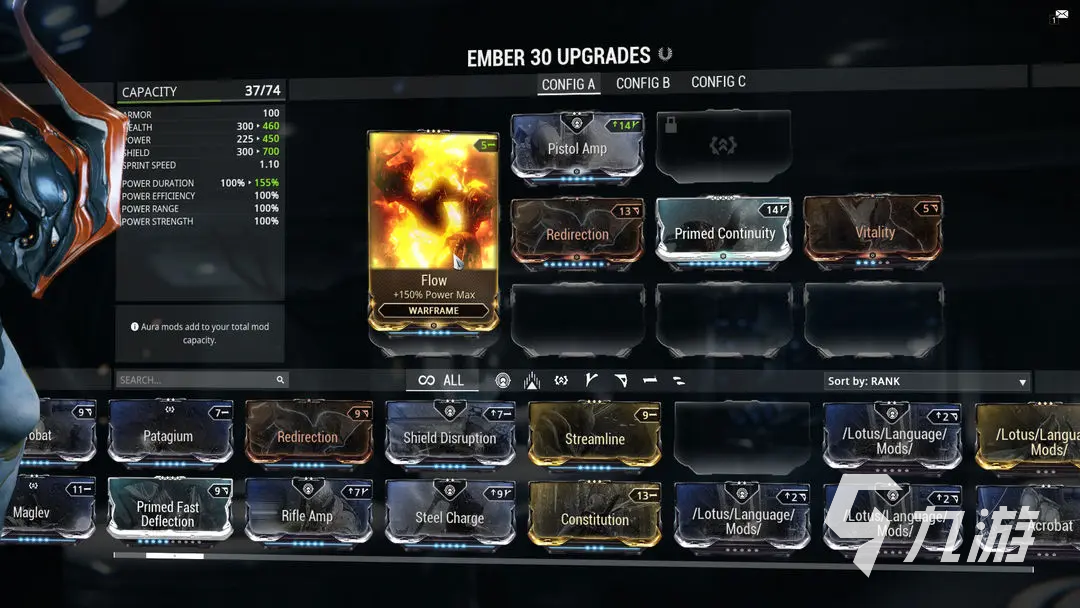Open the mail icon in top corner
This screenshot has width=1080, height=608.
click(1060, 15)
